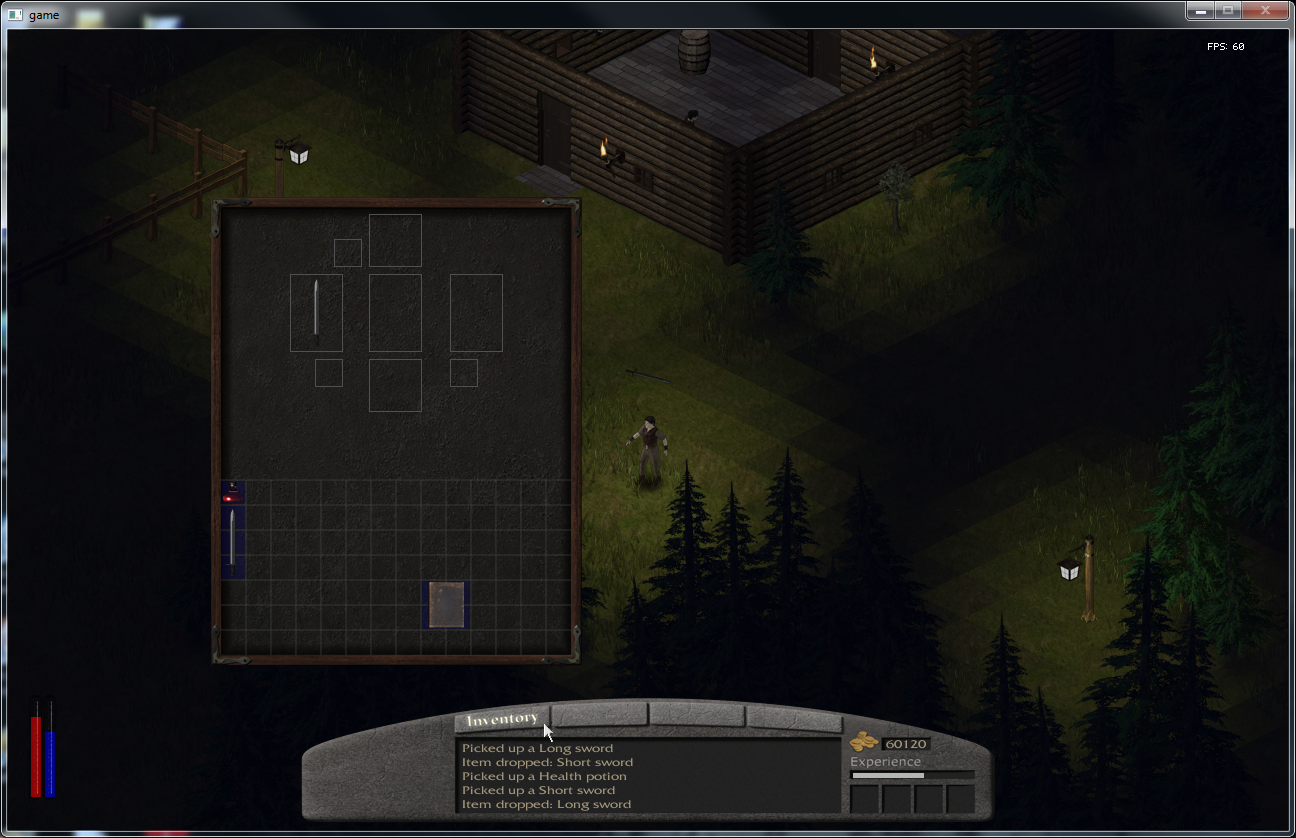Select the equipped sword in the weapon slot
This screenshot has width=1296, height=838.
coord(316,312)
